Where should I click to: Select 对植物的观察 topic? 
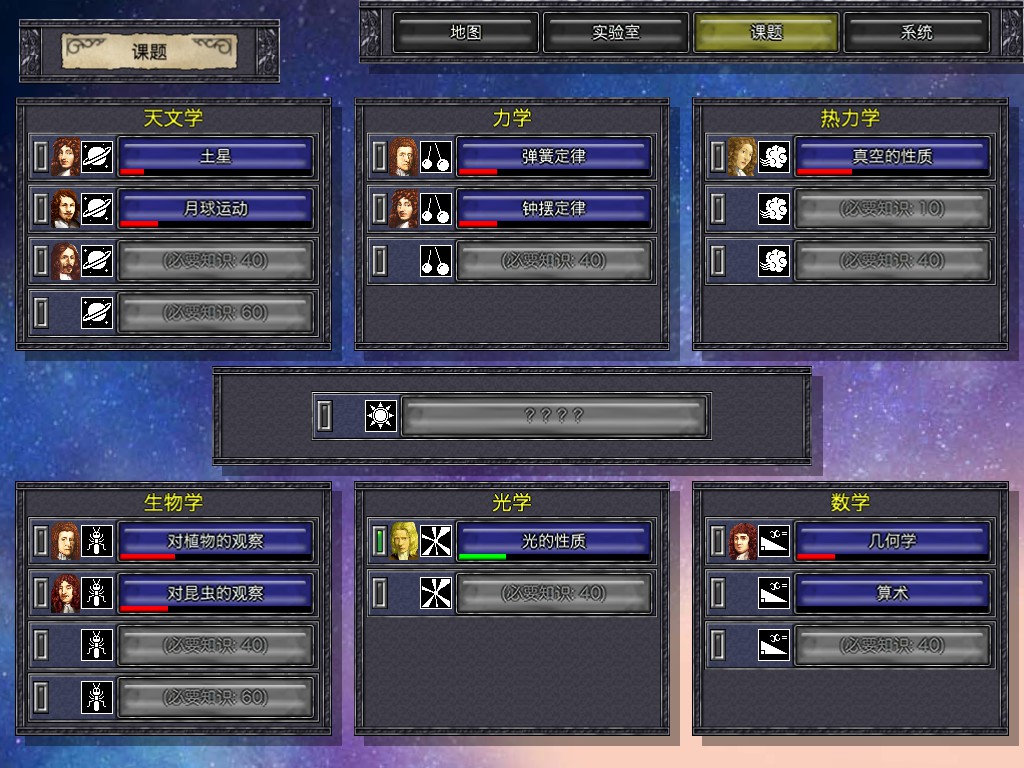pyautogui.click(x=215, y=541)
